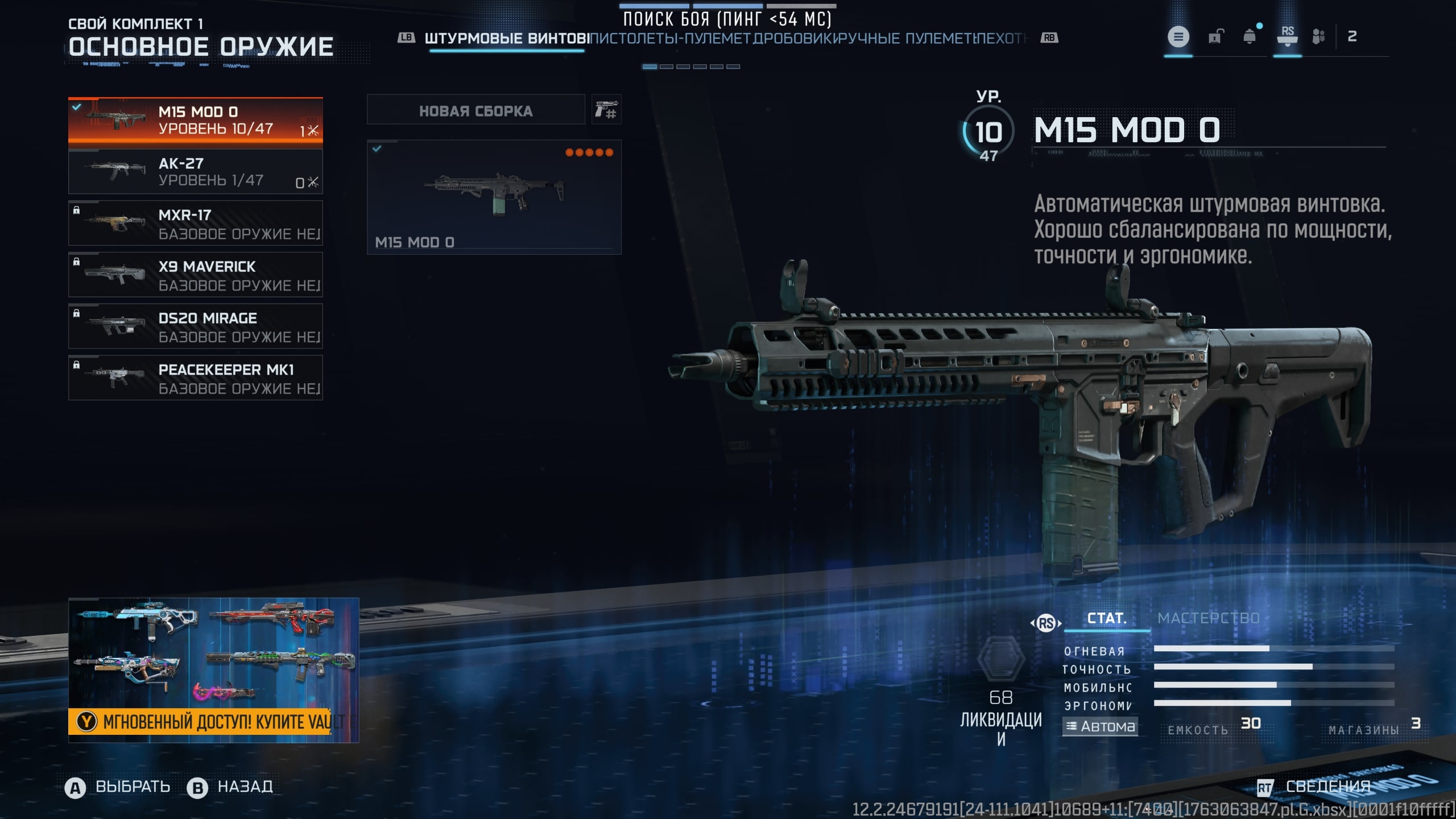The width and height of the screenshot is (1456, 819).
Task: Select the DS20 Mirage weapon row
Action: click(x=195, y=326)
